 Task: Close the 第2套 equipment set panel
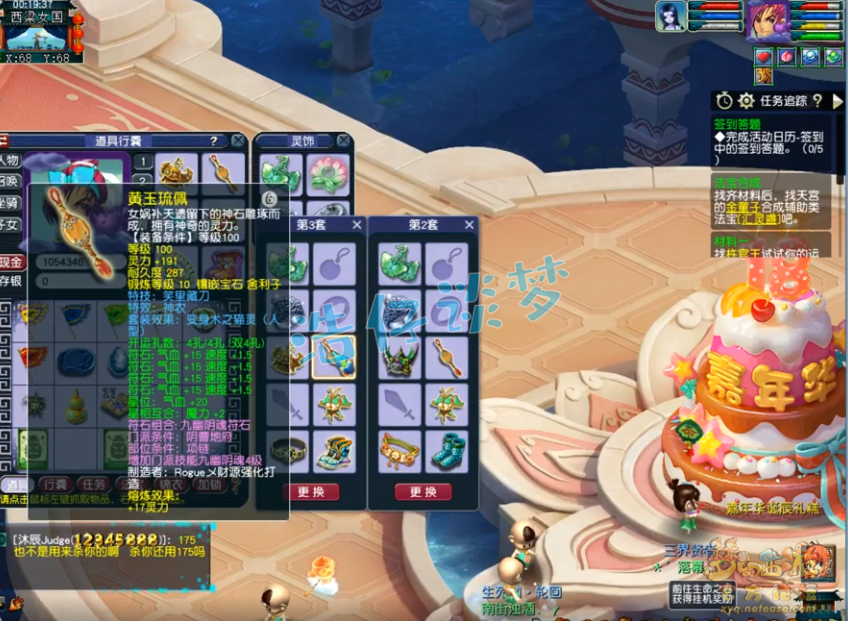(469, 225)
